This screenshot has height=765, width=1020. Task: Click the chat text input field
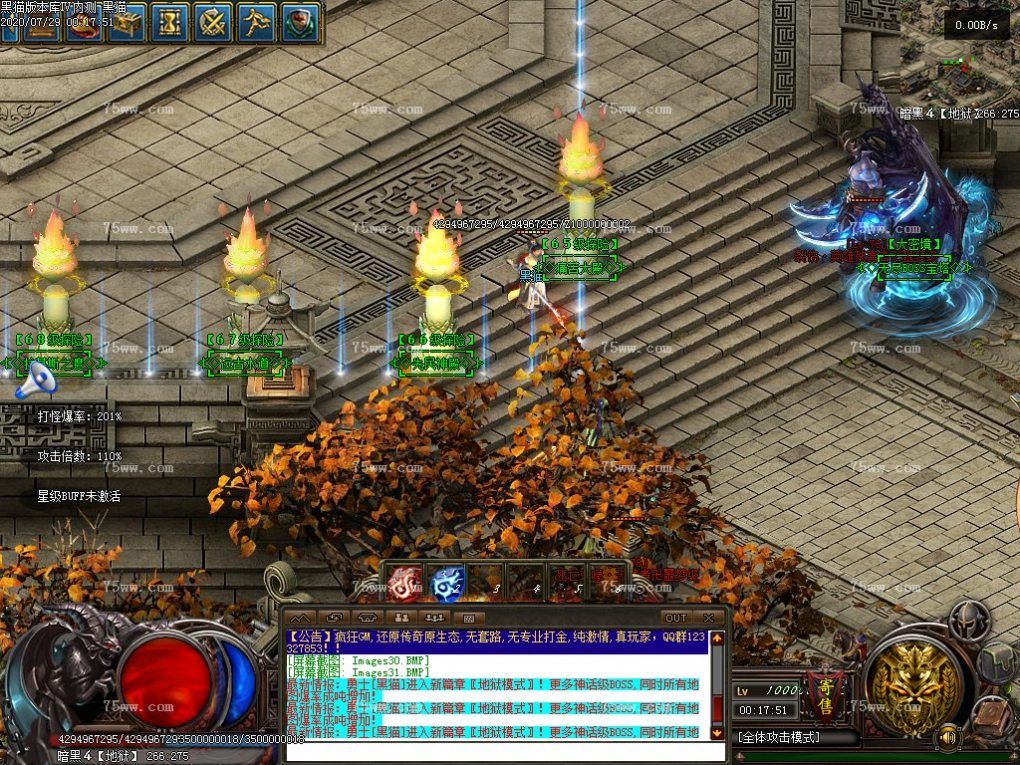(x=500, y=750)
